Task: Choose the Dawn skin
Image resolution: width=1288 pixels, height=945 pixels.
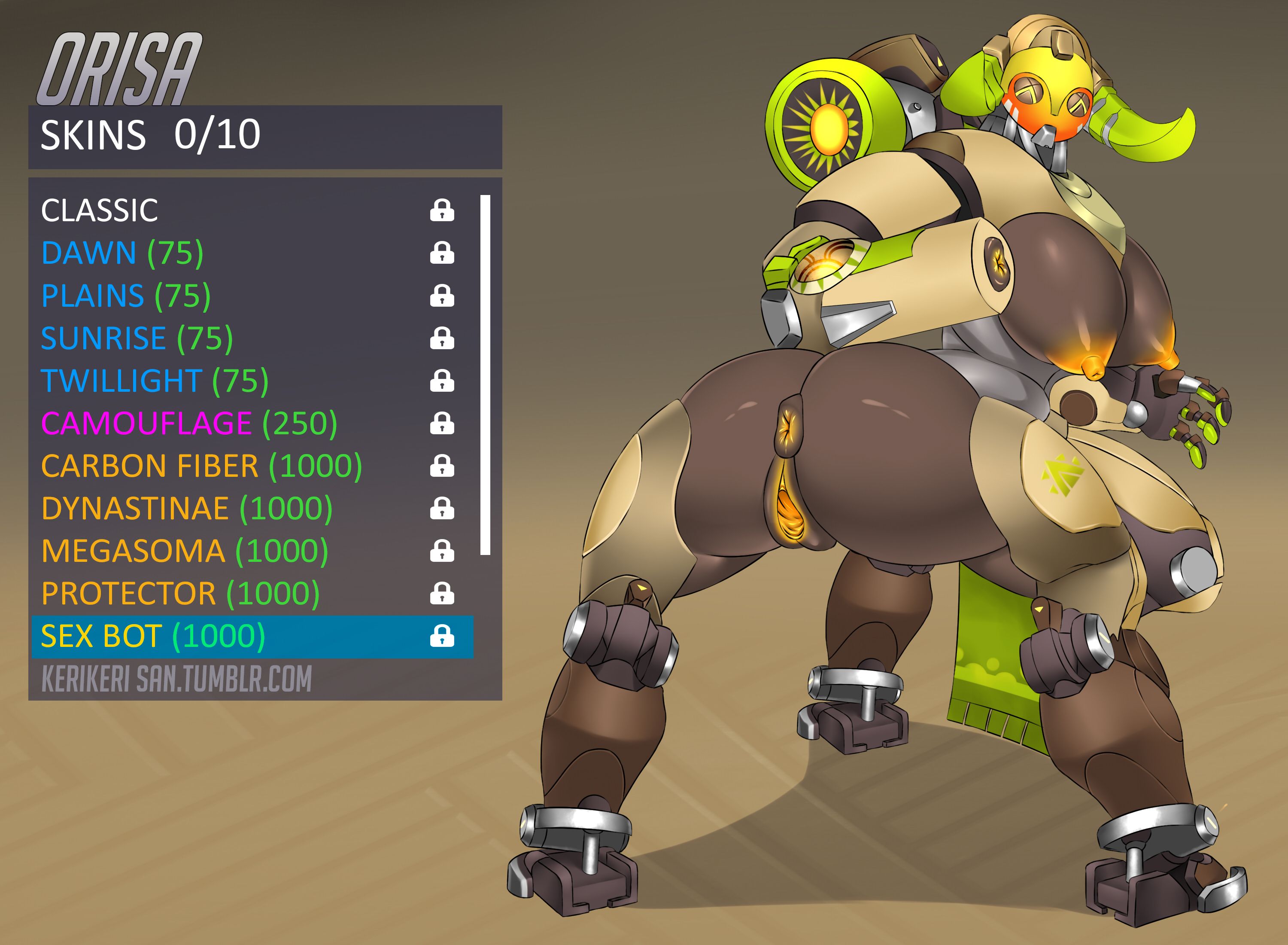Action: tap(122, 253)
